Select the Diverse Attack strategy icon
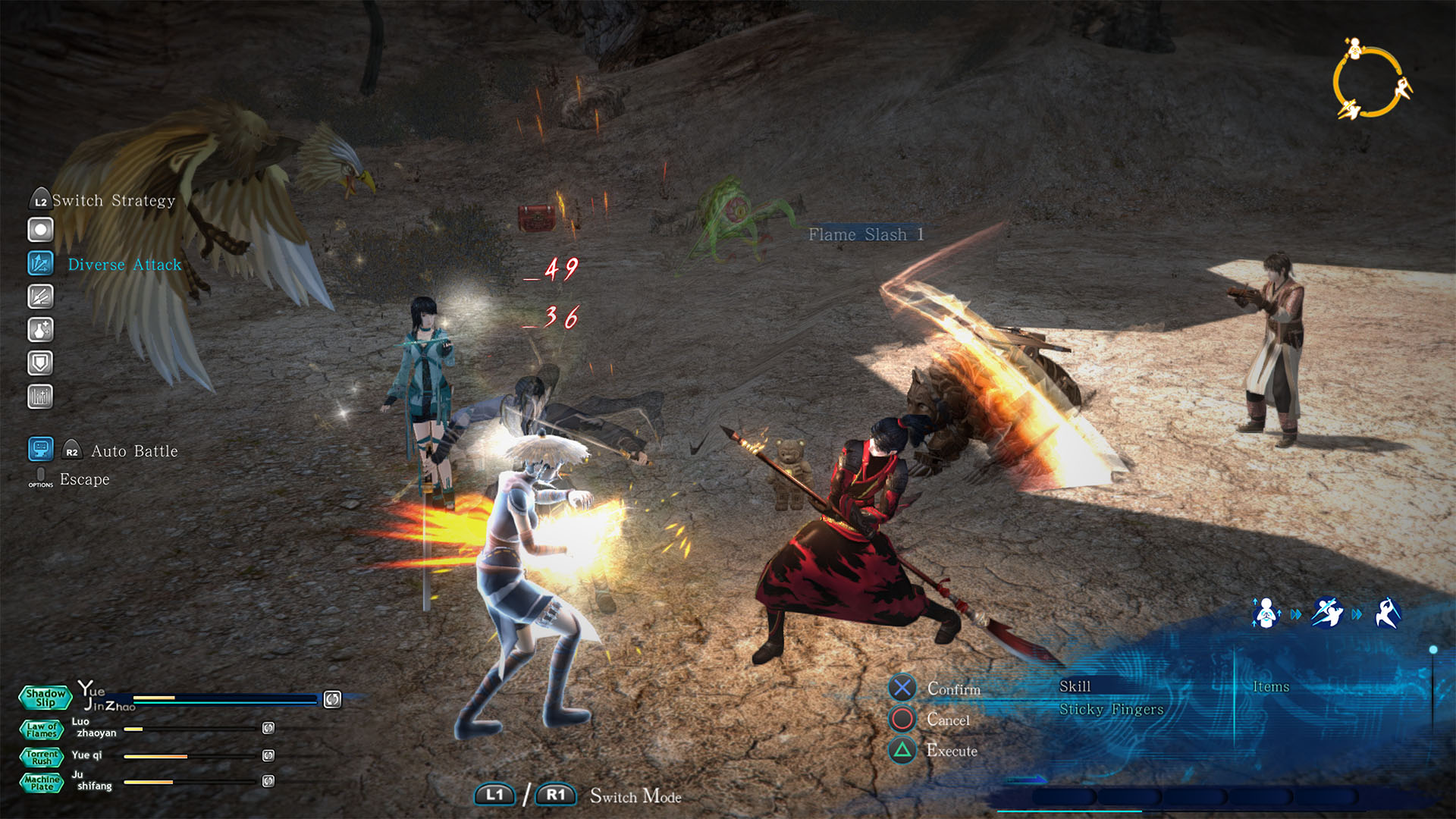 pos(40,263)
